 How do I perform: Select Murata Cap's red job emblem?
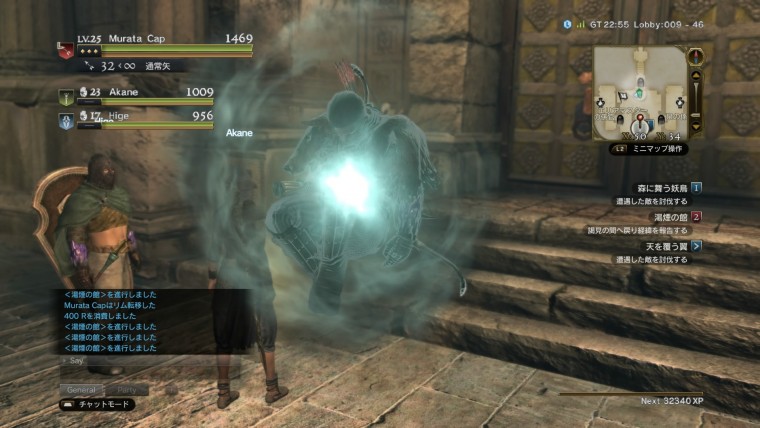[65, 50]
